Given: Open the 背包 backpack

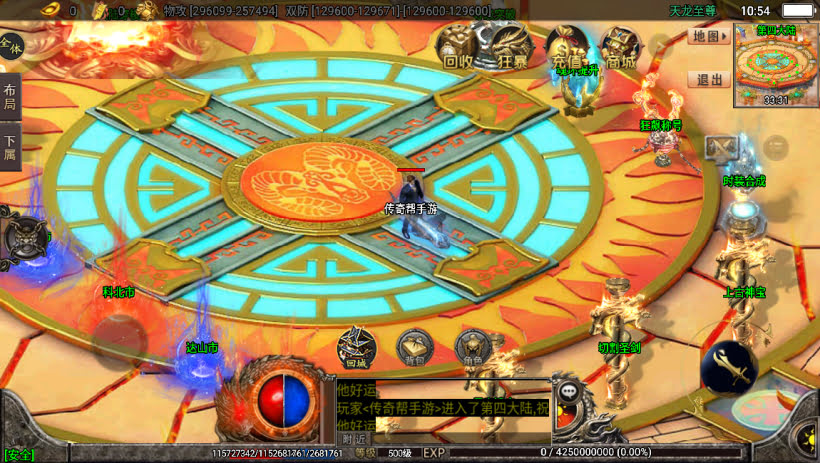Looking at the screenshot, I should point(413,347).
